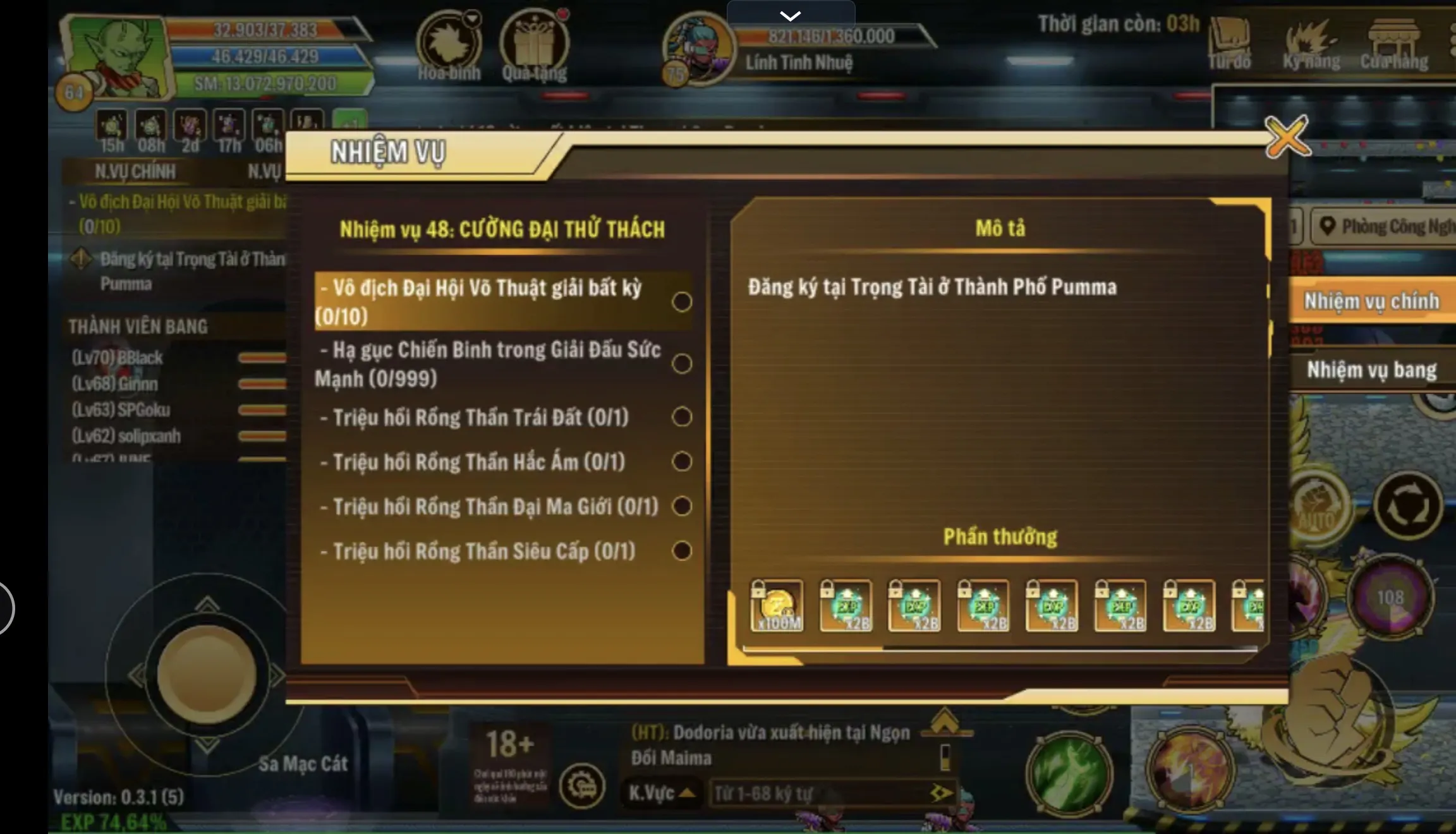Select the Triệu hồi Rồng Thần Siêu Cấp quest circle

coord(681,551)
